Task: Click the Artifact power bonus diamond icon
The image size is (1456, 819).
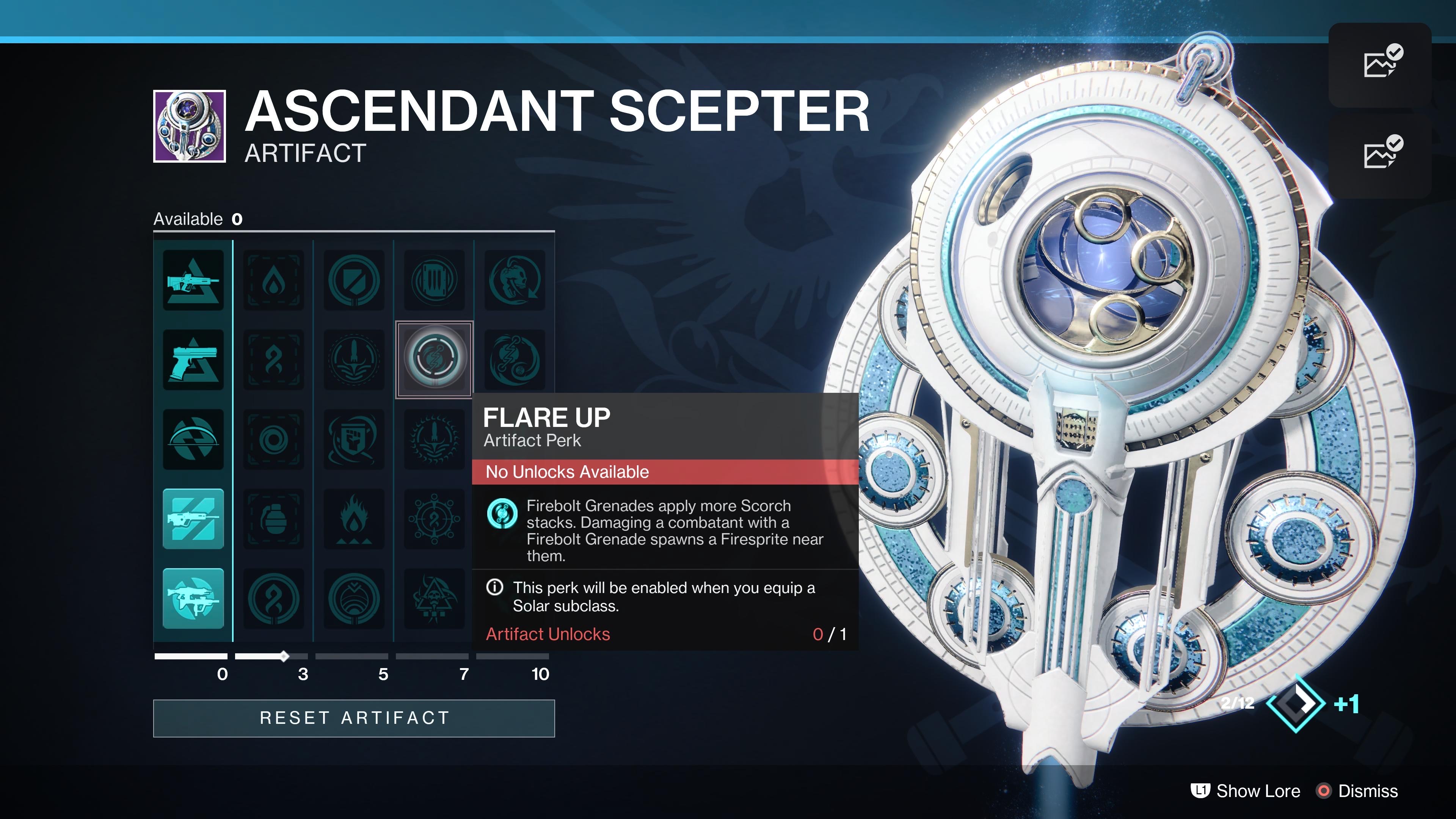Action: [x=1296, y=703]
